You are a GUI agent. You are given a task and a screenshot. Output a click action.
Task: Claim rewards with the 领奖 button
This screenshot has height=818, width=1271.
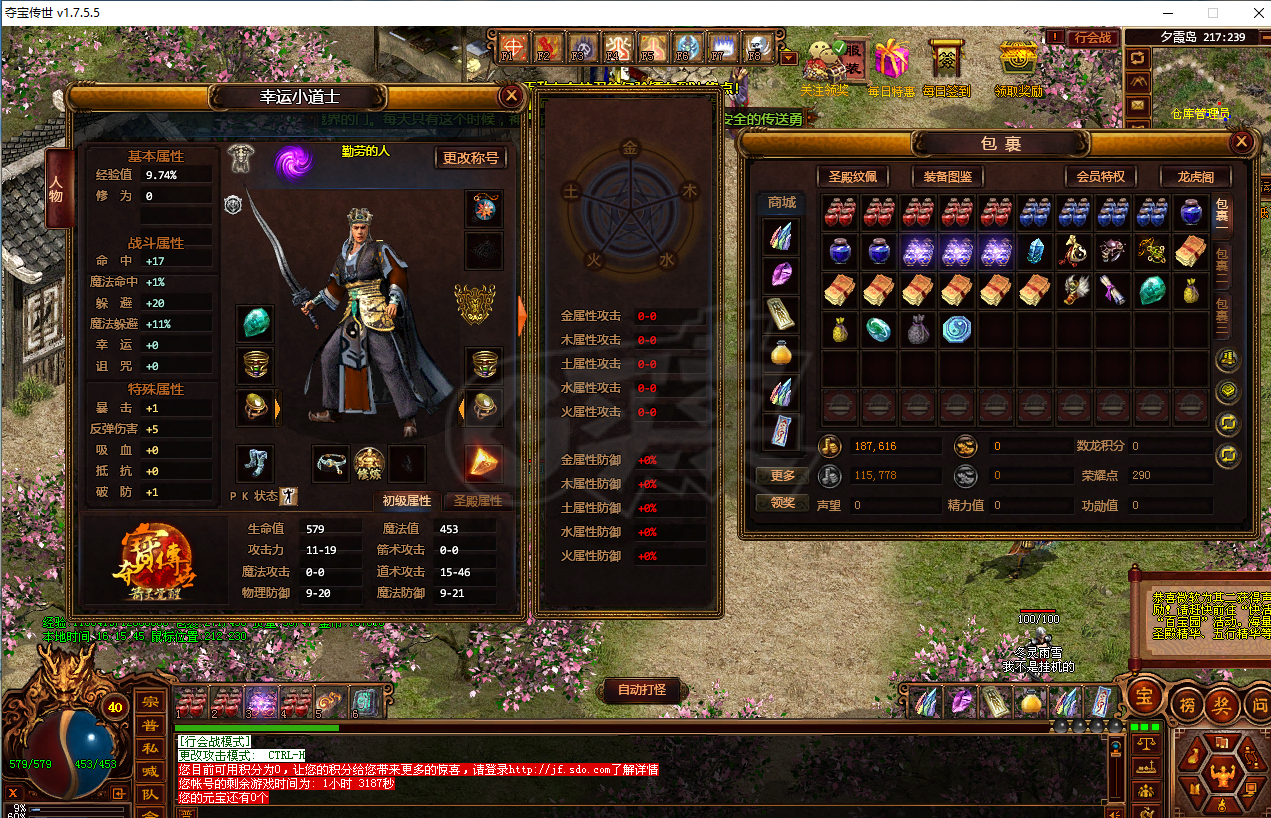pyautogui.click(x=782, y=502)
